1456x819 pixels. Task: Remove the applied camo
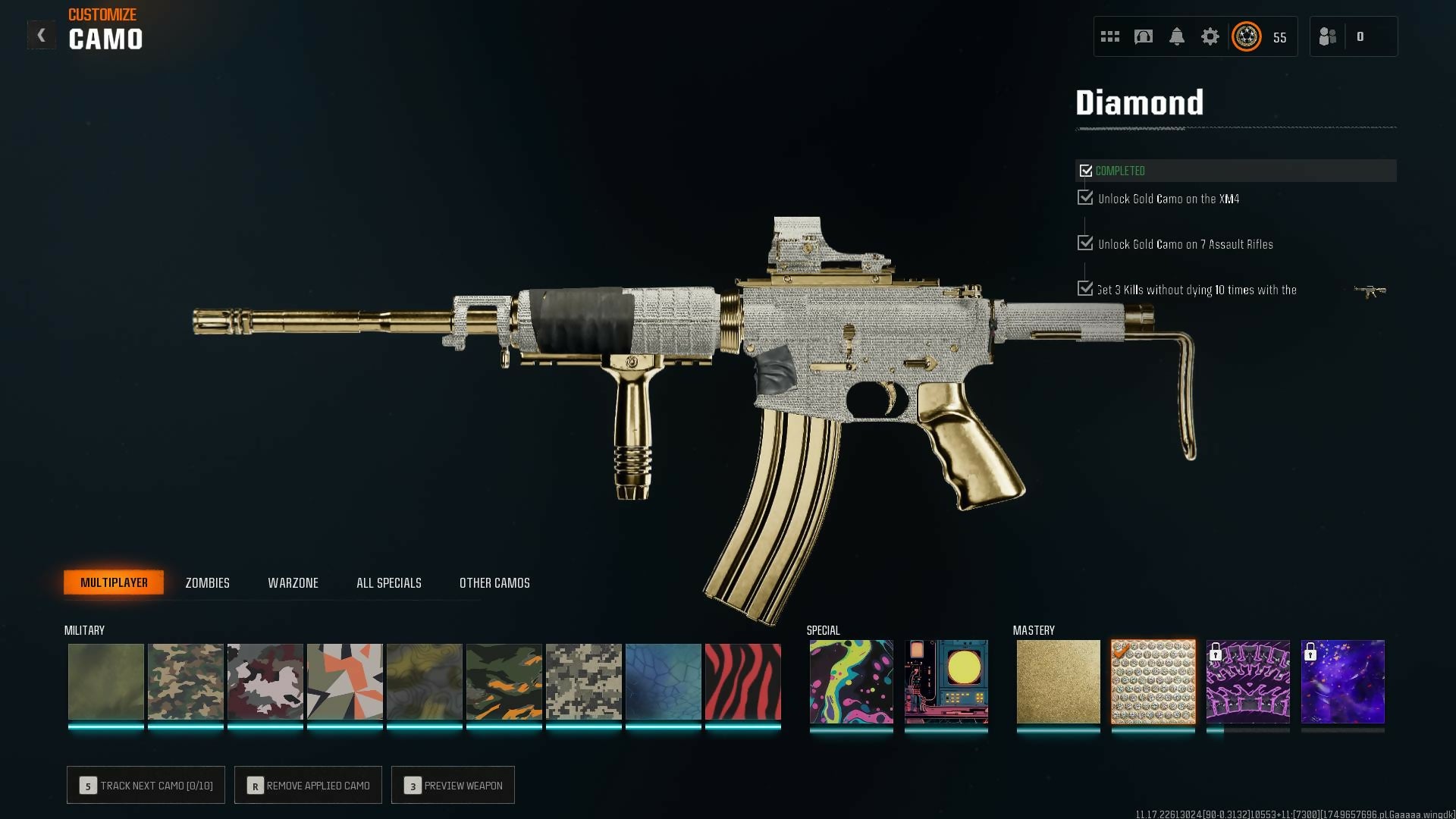(x=308, y=785)
